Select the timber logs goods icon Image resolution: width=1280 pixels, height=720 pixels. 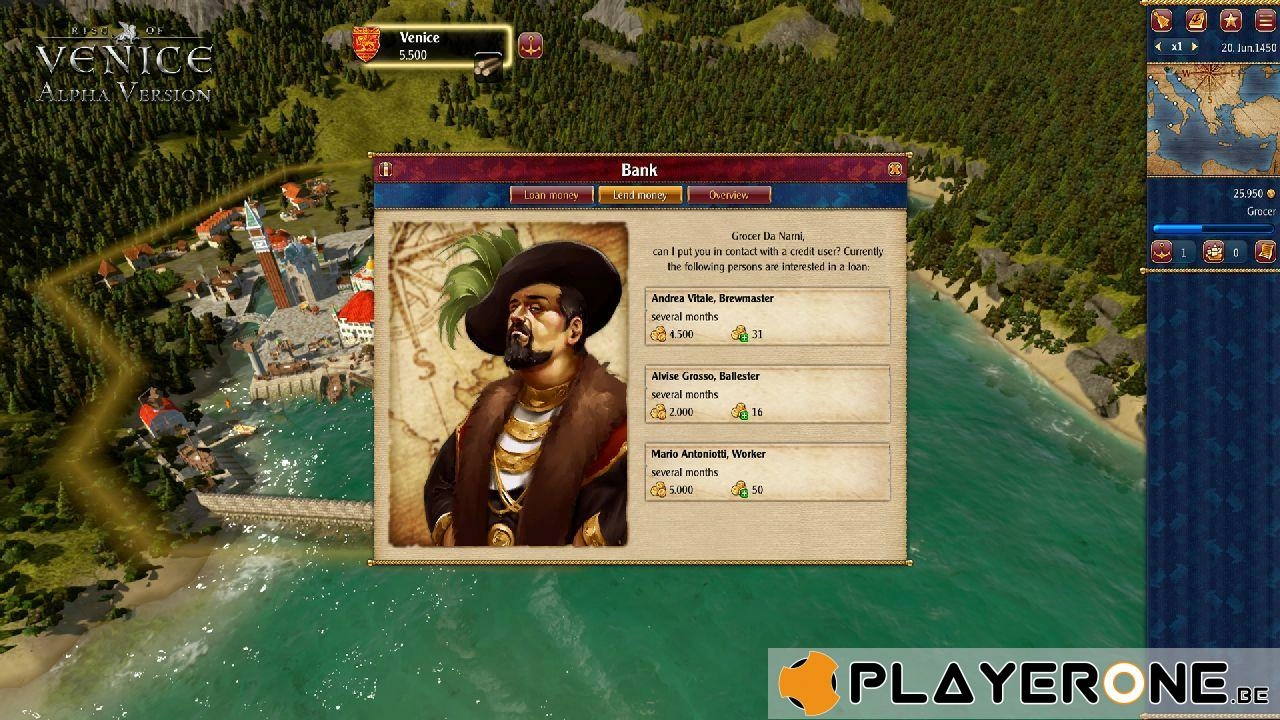click(488, 64)
